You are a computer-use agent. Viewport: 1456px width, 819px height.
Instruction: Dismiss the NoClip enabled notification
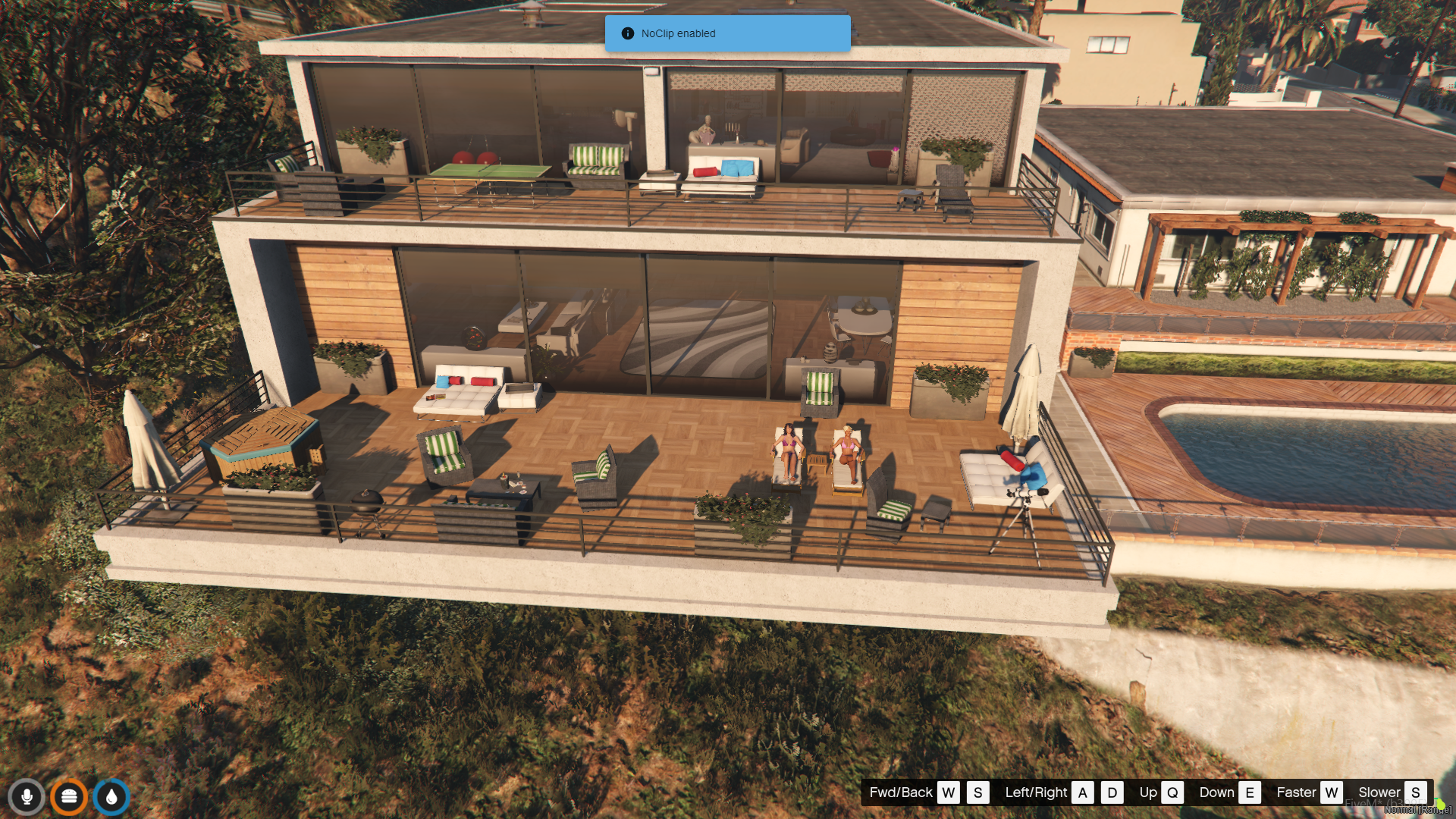pos(726,33)
